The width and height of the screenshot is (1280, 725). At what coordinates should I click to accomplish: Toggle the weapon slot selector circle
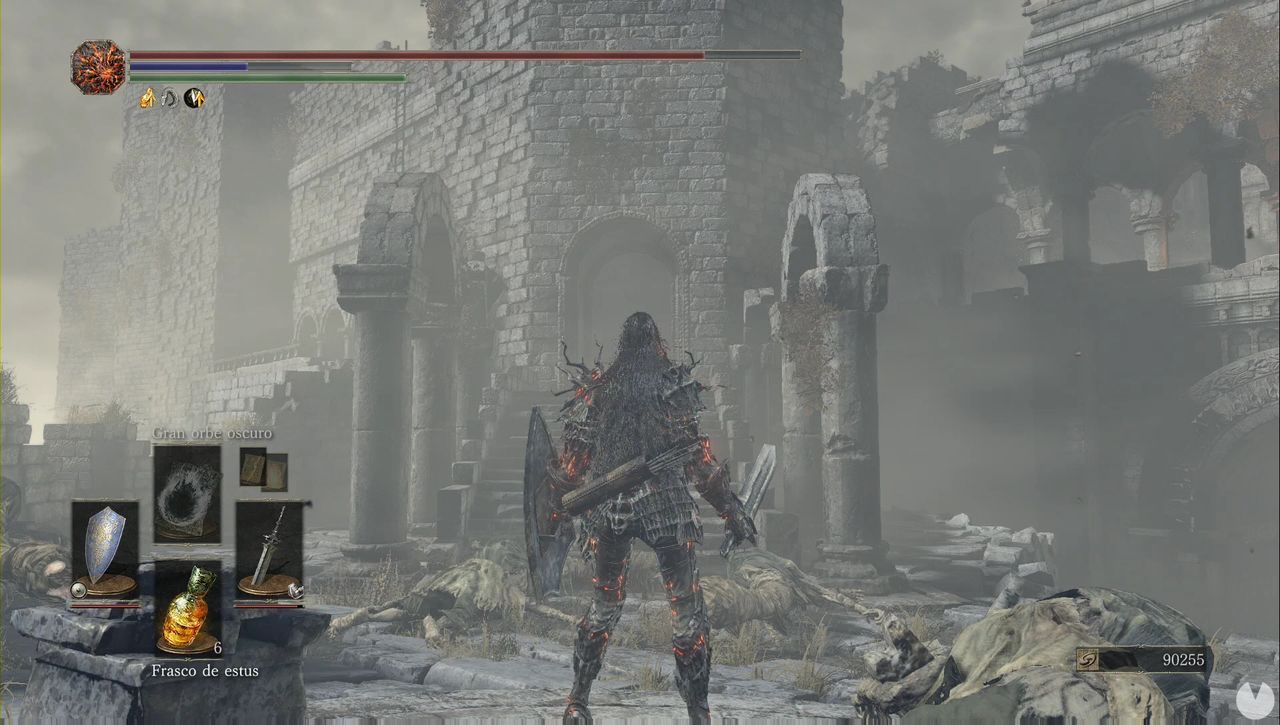[294, 589]
